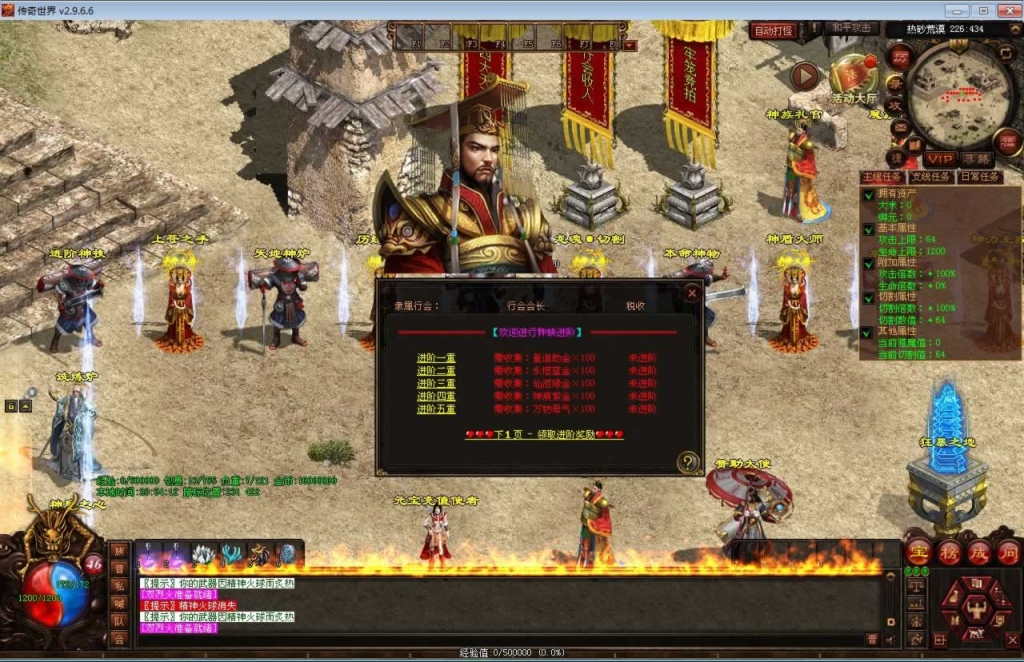The image size is (1024, 662).
Task: Choose the 进阶五重 advancement link
Action: click(x=436, y=409)
